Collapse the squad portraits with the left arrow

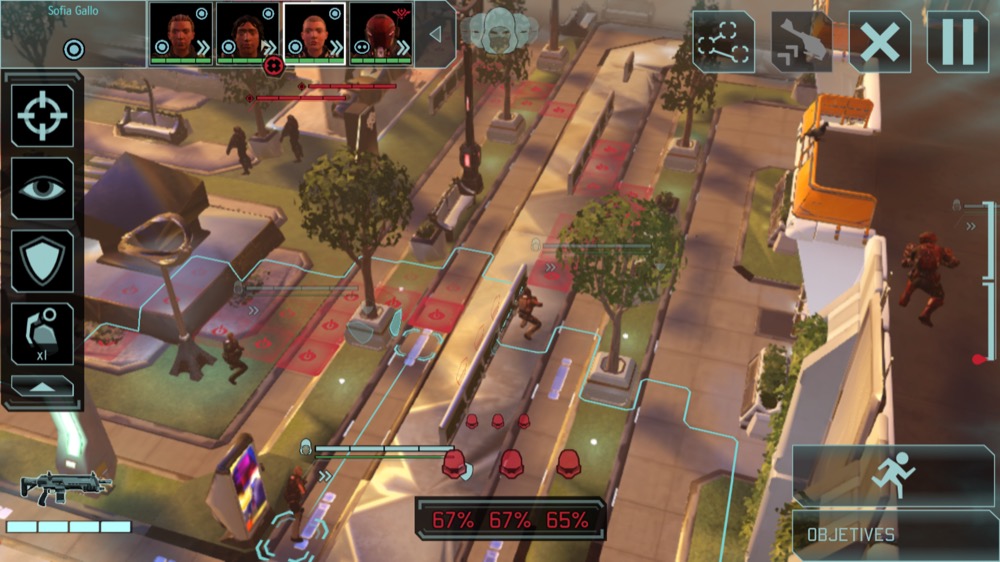[x=435, y=34]
